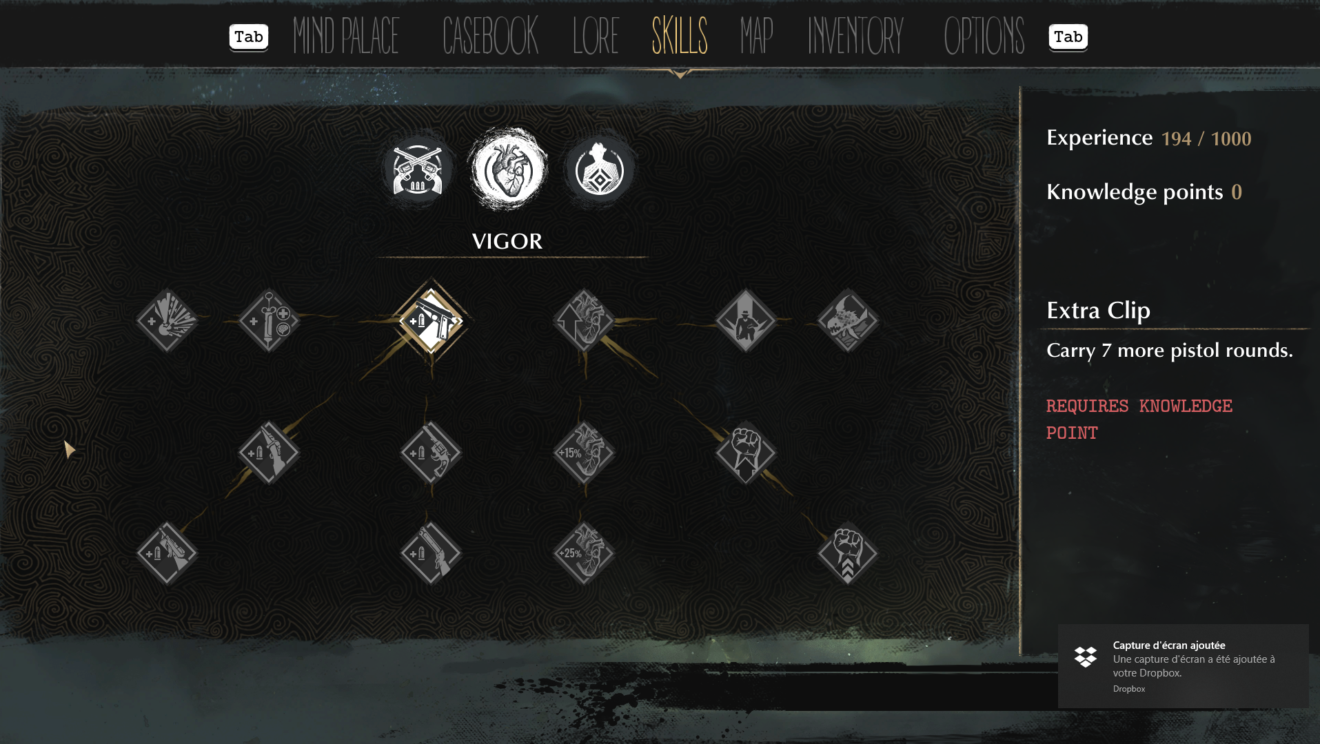The height and width of the screenshot is (744, 1320).
Task: Choose the explosion skill node
Action: tap(167, 321)
